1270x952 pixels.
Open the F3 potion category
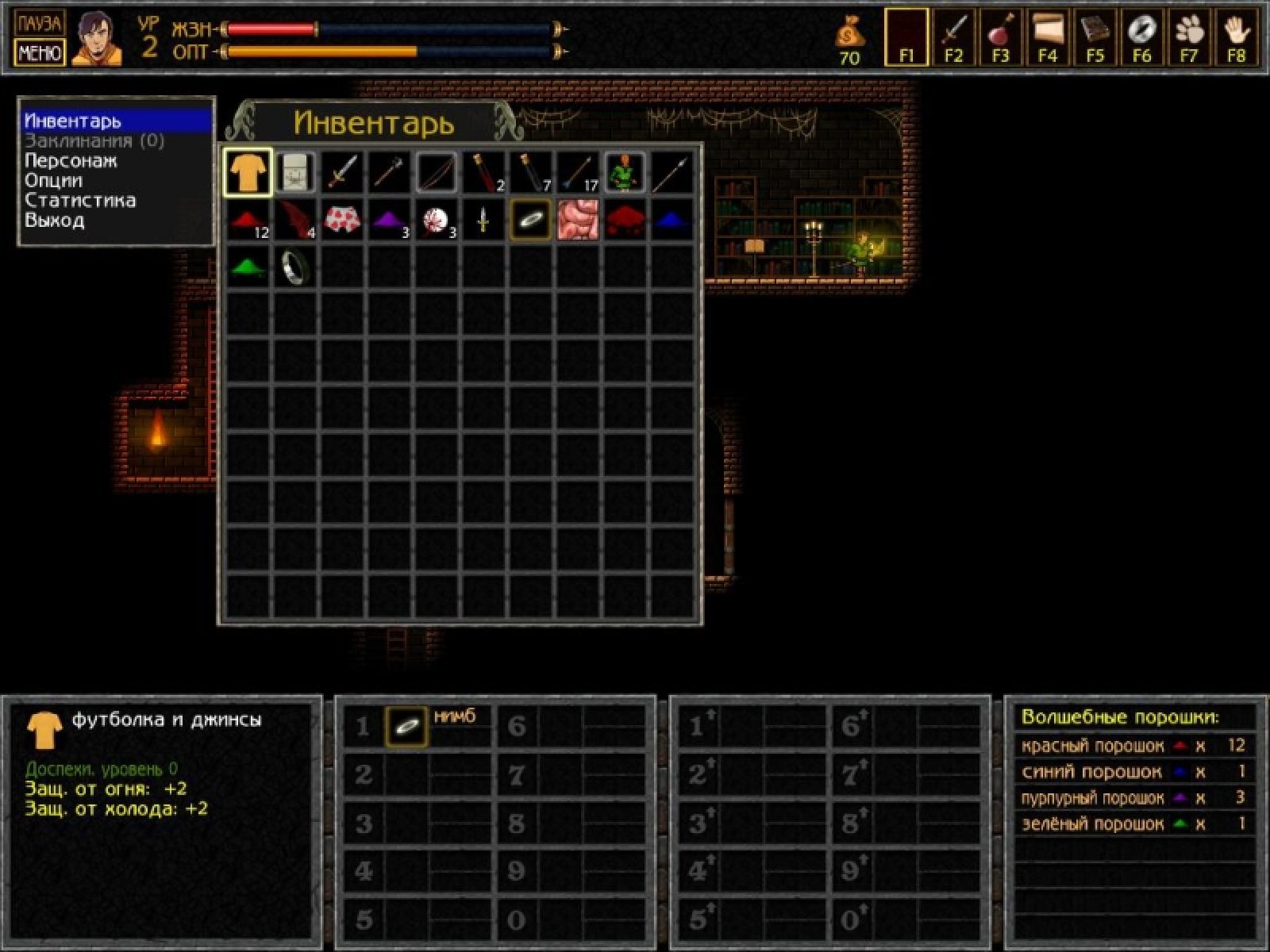pyautogui.click(x=1000, y=36)
